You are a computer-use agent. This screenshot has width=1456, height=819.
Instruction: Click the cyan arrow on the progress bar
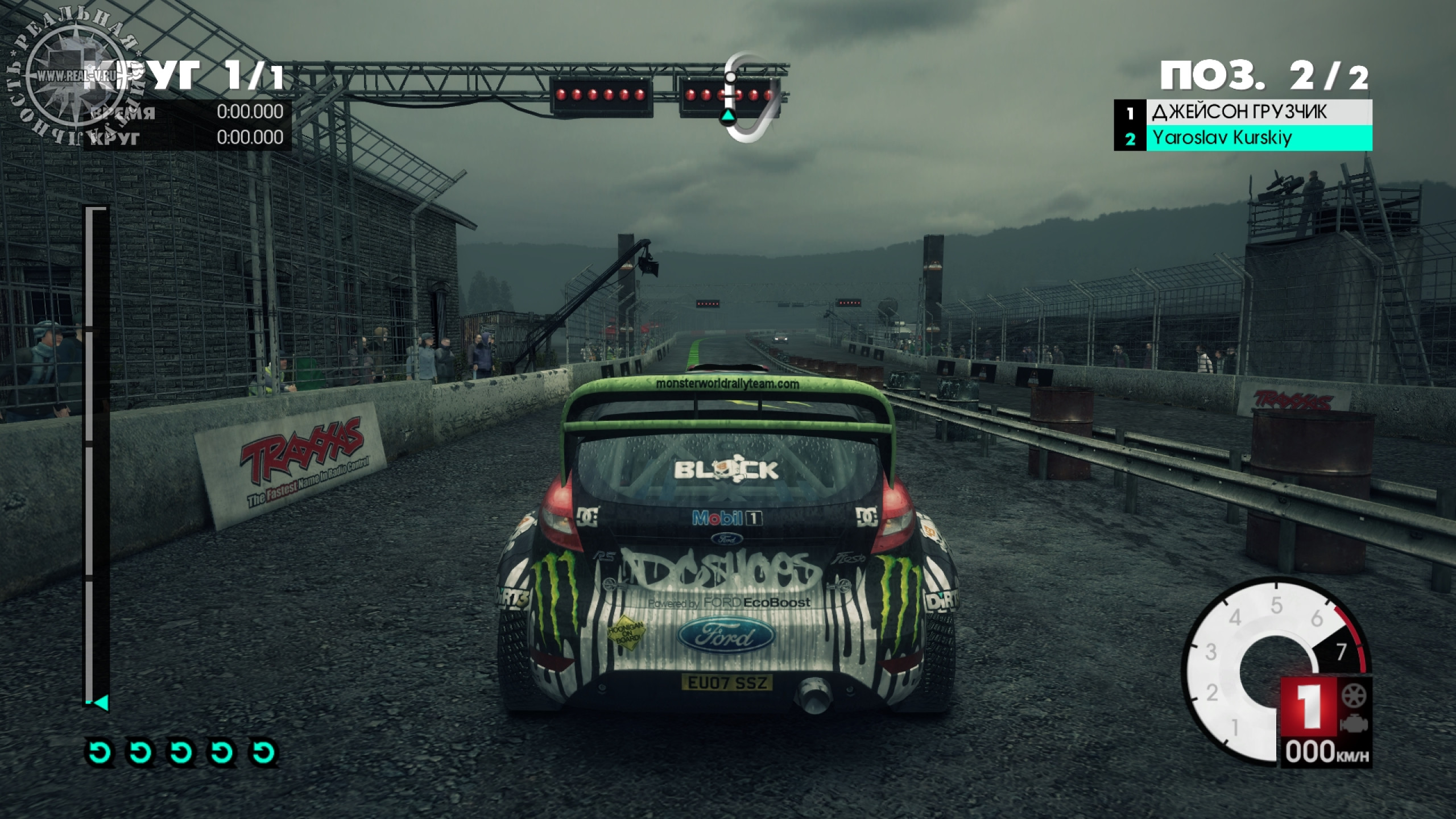pos(101,703)
